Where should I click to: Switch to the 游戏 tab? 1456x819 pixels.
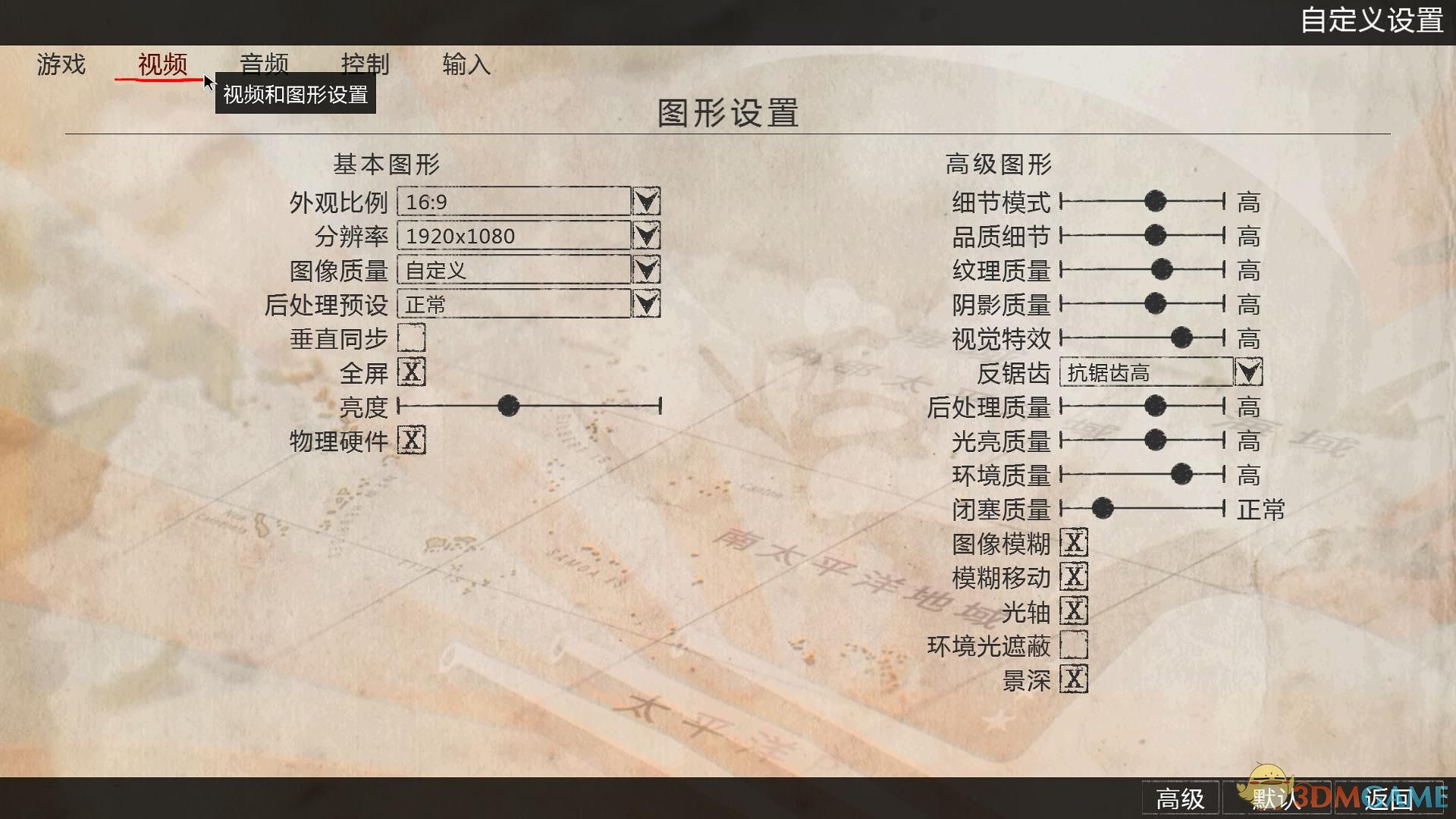click(x=61, y=65)
